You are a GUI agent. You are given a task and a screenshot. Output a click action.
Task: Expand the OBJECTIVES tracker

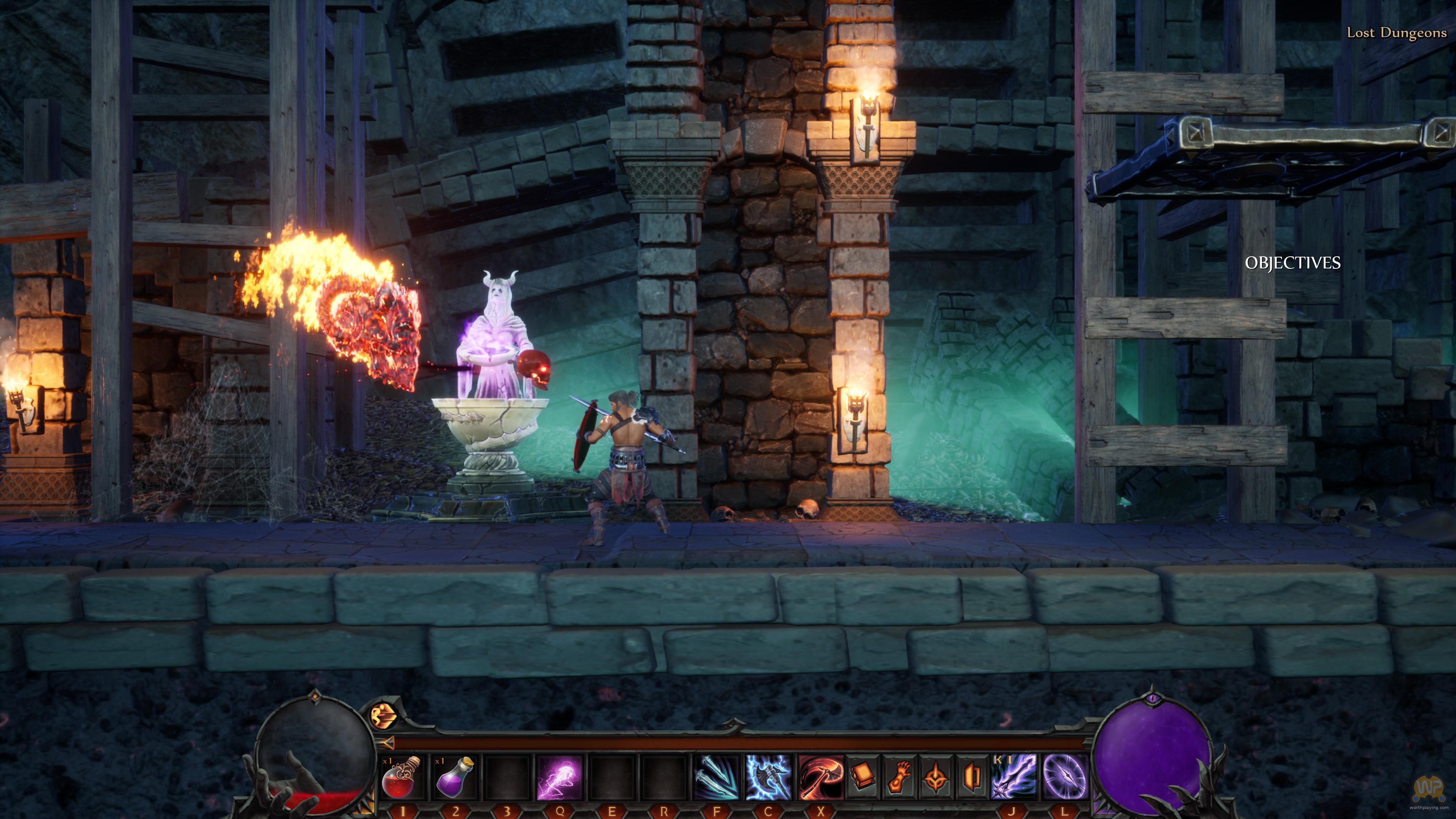(x=1292, y=263)
